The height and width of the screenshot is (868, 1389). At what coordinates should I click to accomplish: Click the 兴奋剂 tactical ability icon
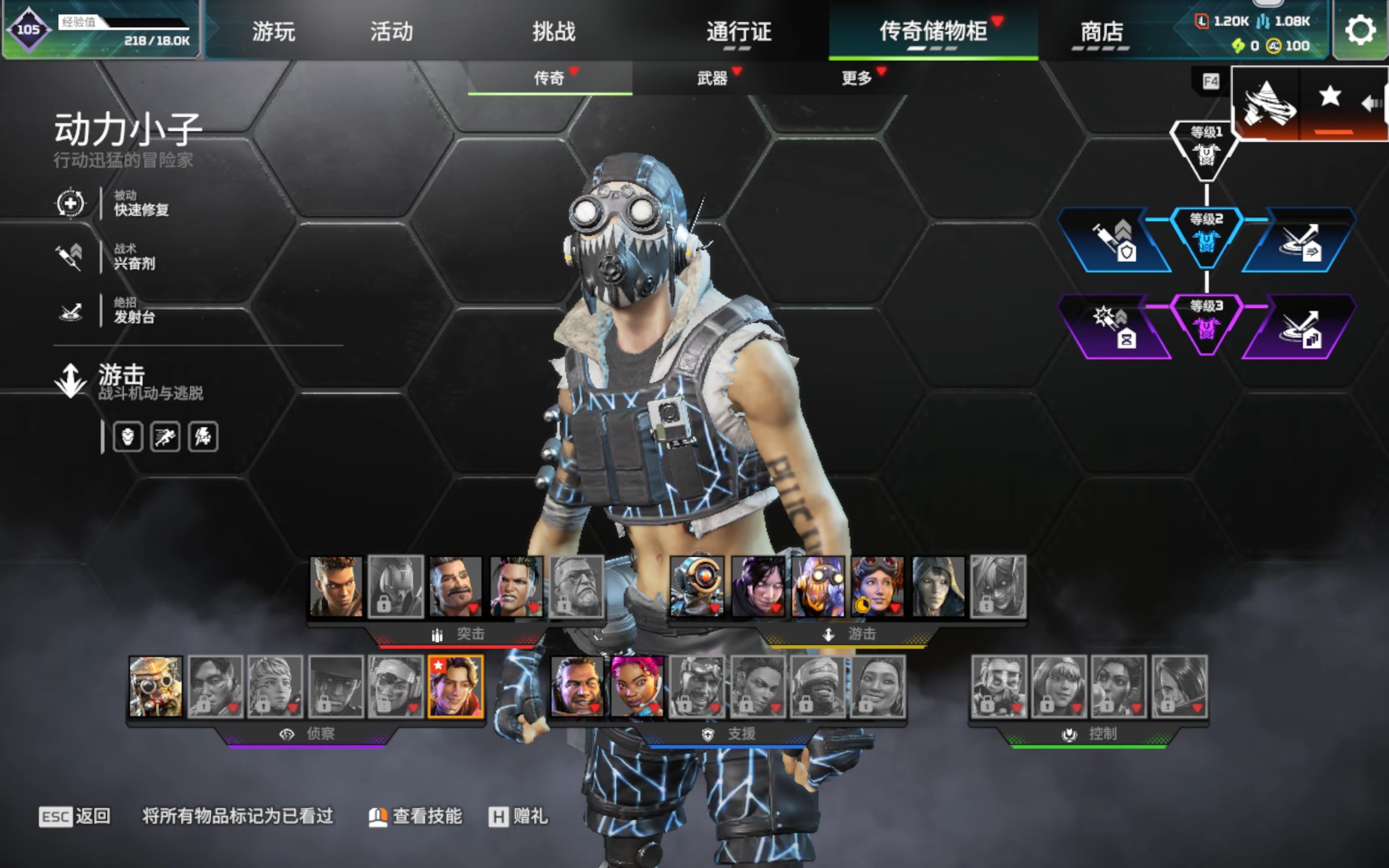point(70,256)
